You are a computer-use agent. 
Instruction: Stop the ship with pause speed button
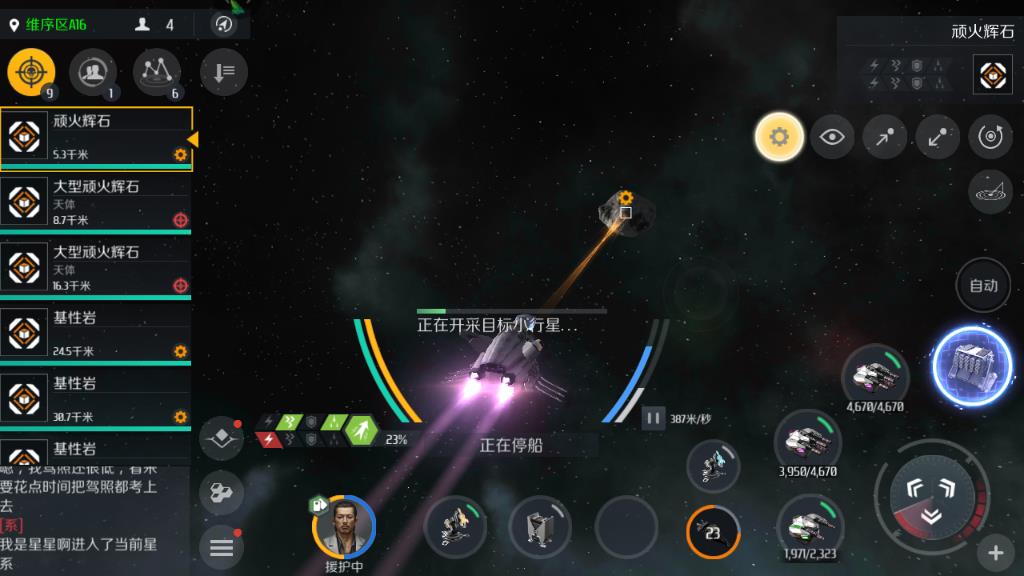coord(653,418)
